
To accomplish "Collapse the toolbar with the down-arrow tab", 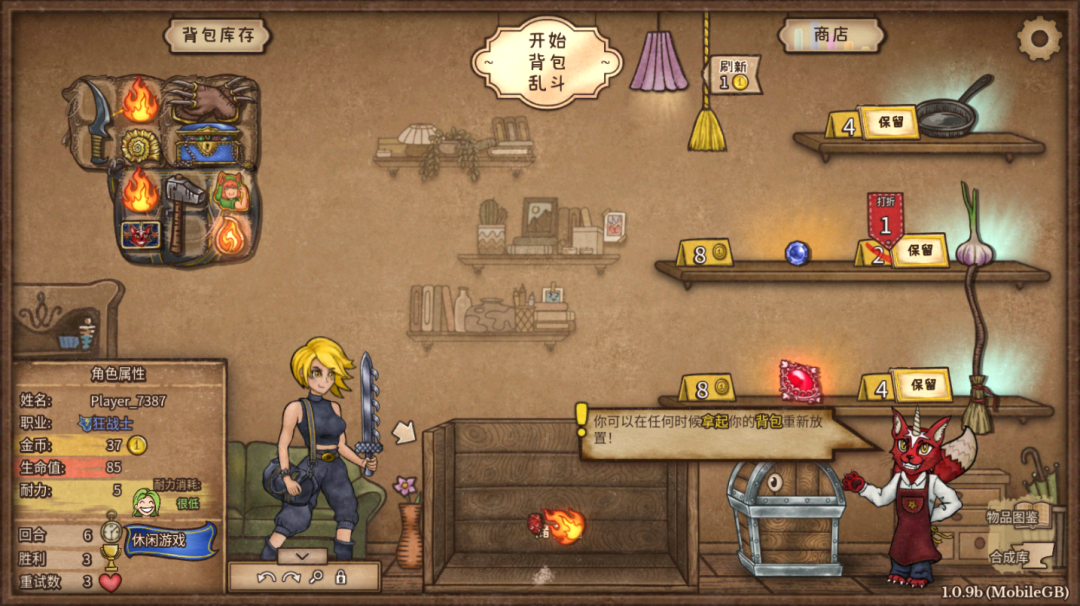I will pos(302,555).
